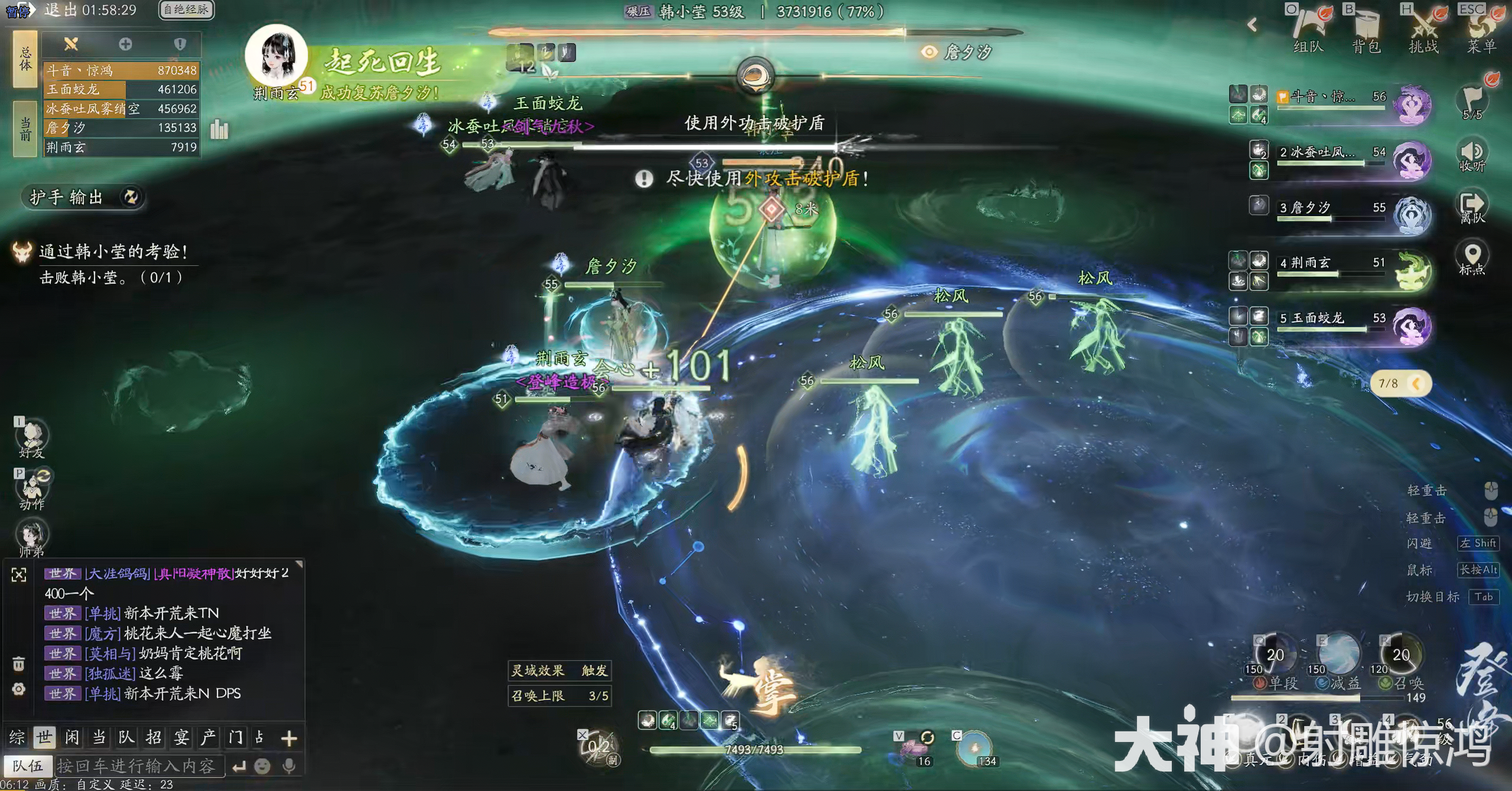Select party member 荆雨玄 in team list
The height and width of the screenshot is (791, 1512).
click(1332, 263)
